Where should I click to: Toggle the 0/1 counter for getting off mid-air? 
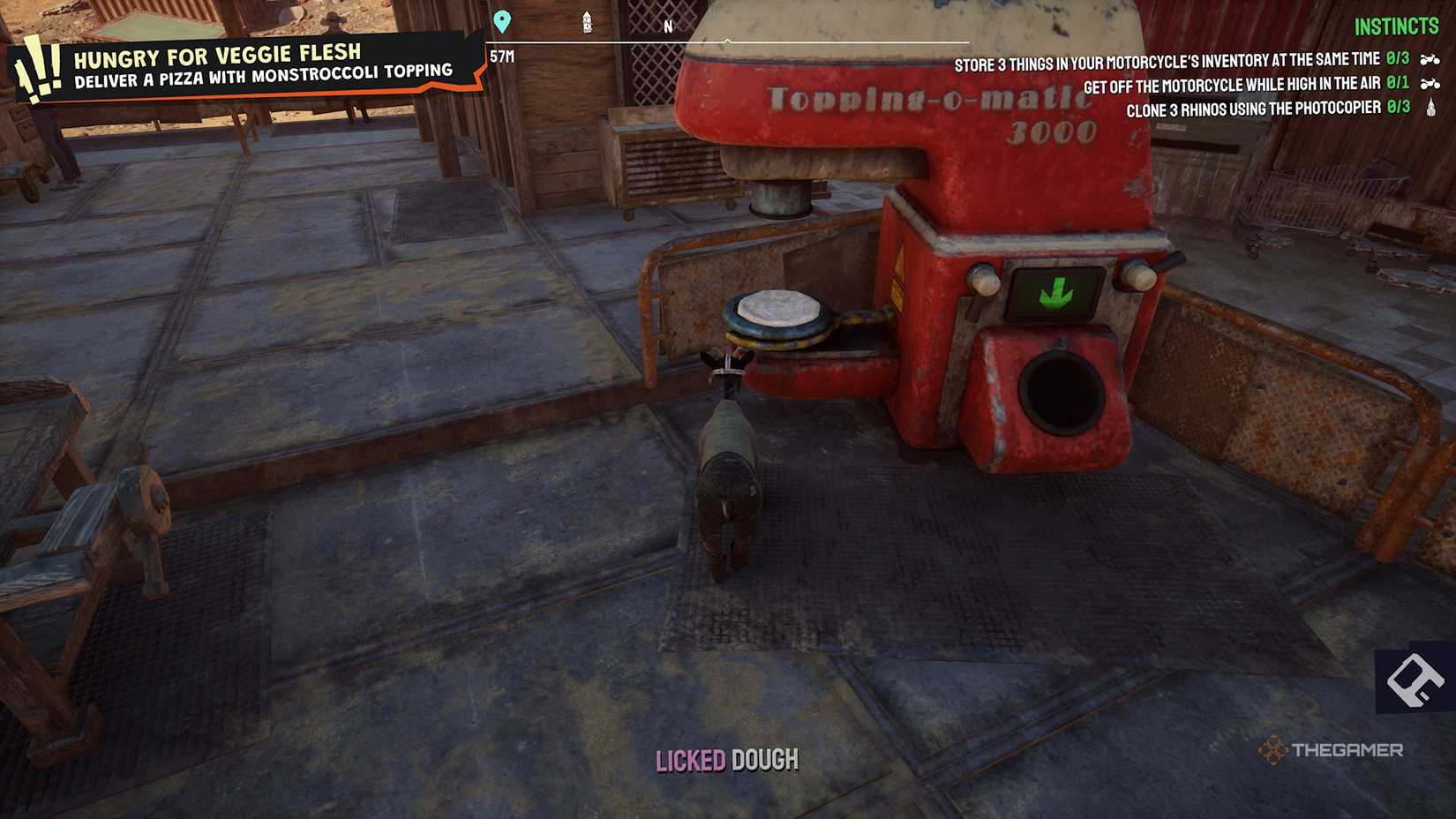coord(1394,85)
